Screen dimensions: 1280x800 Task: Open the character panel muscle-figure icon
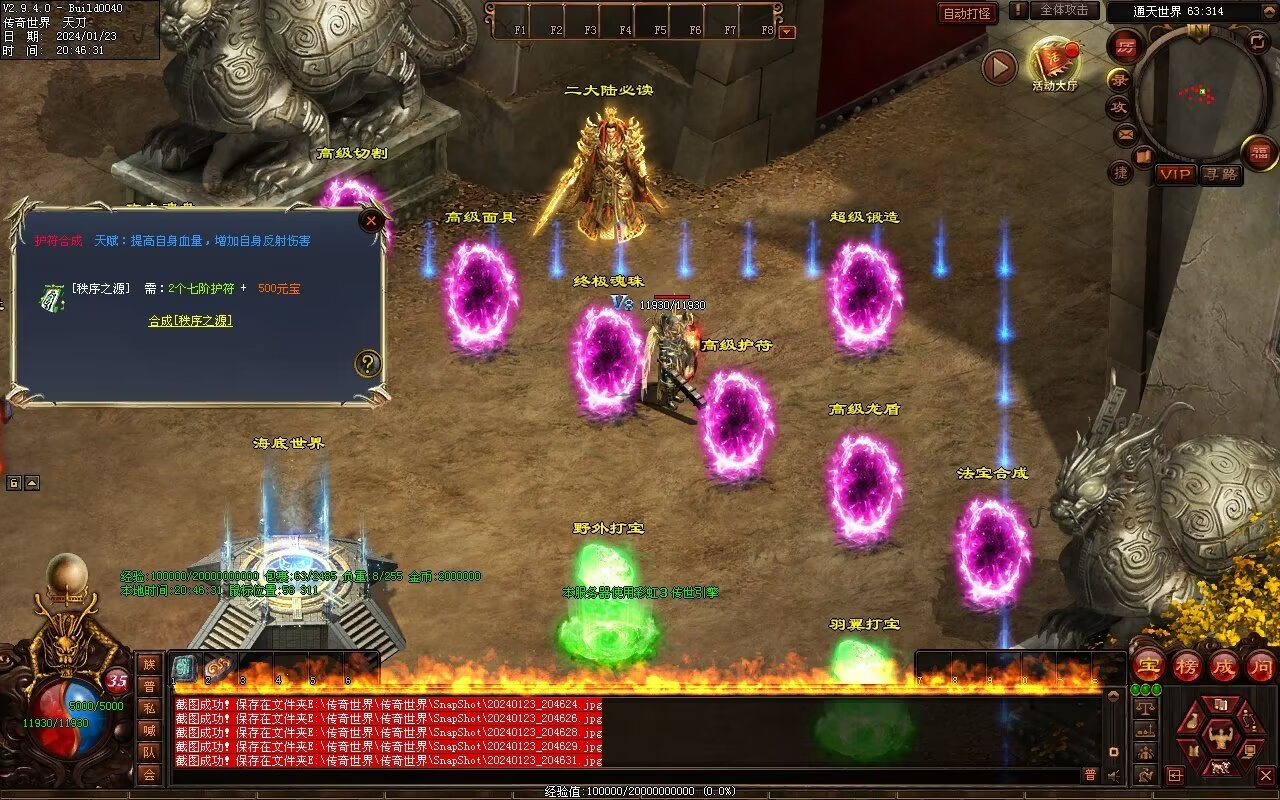[x=1219, y=737]
